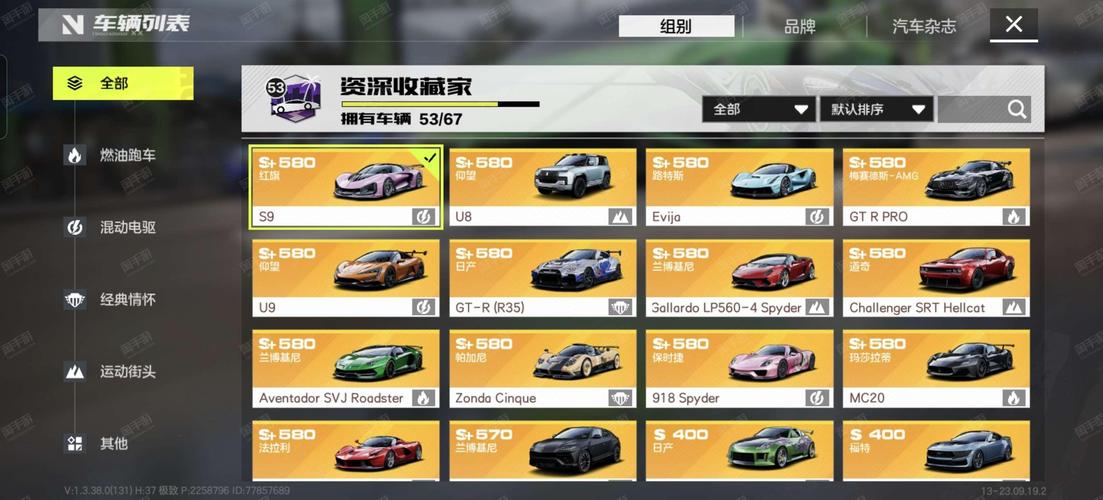Select the 运动街头 street sport category

(x=126, y=371)
